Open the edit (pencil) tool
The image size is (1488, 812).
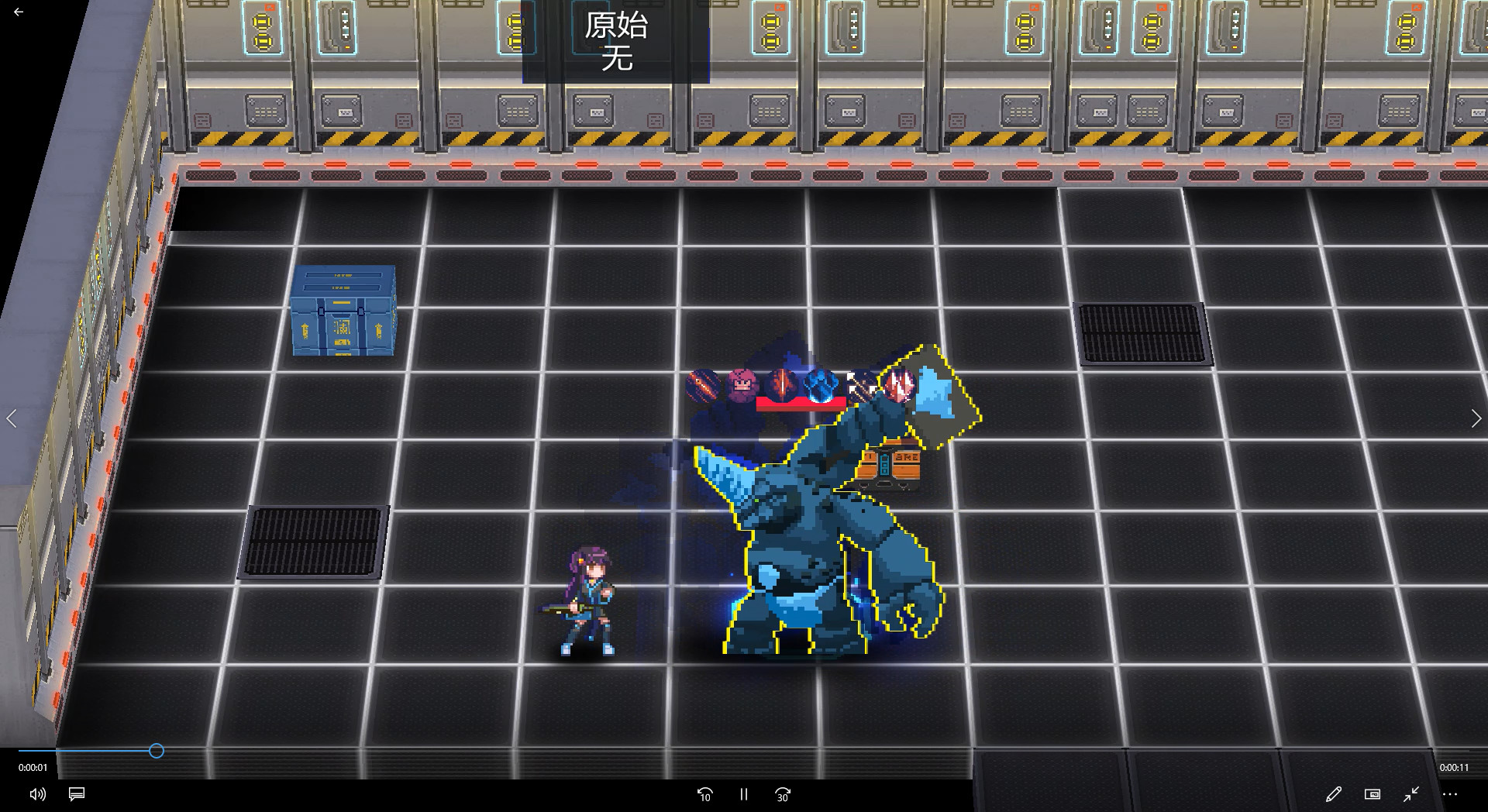point(1335,794)
